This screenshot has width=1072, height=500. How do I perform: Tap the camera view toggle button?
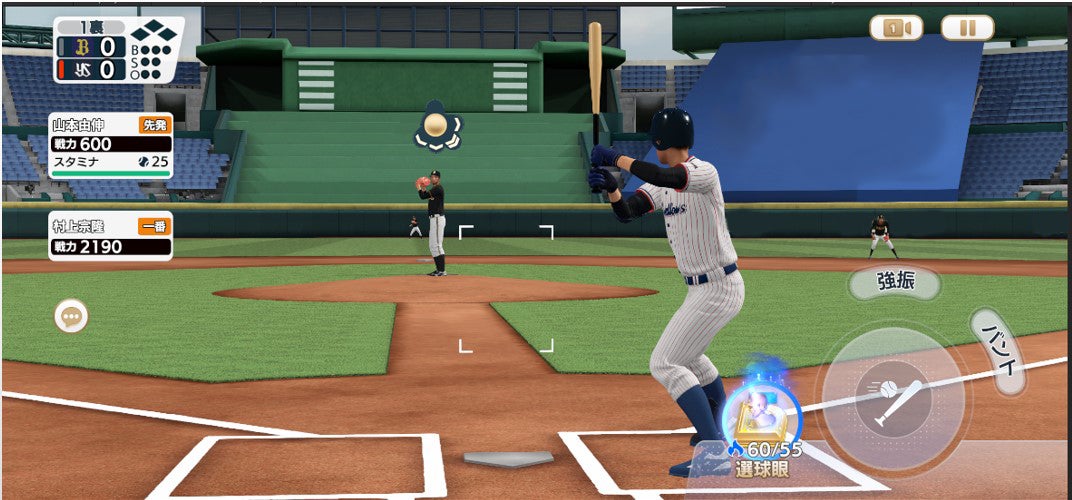tap(895, 28)
